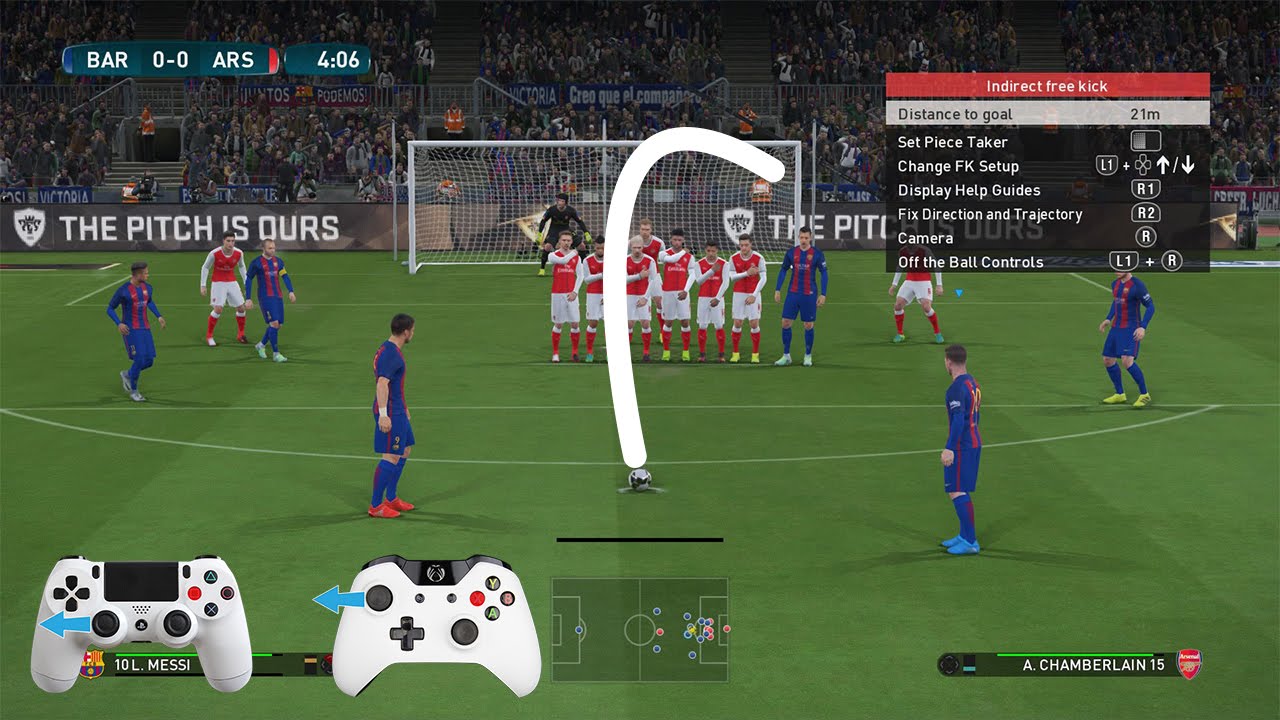Select the R1 icon for Display Help Guides

click(1147, 188)
